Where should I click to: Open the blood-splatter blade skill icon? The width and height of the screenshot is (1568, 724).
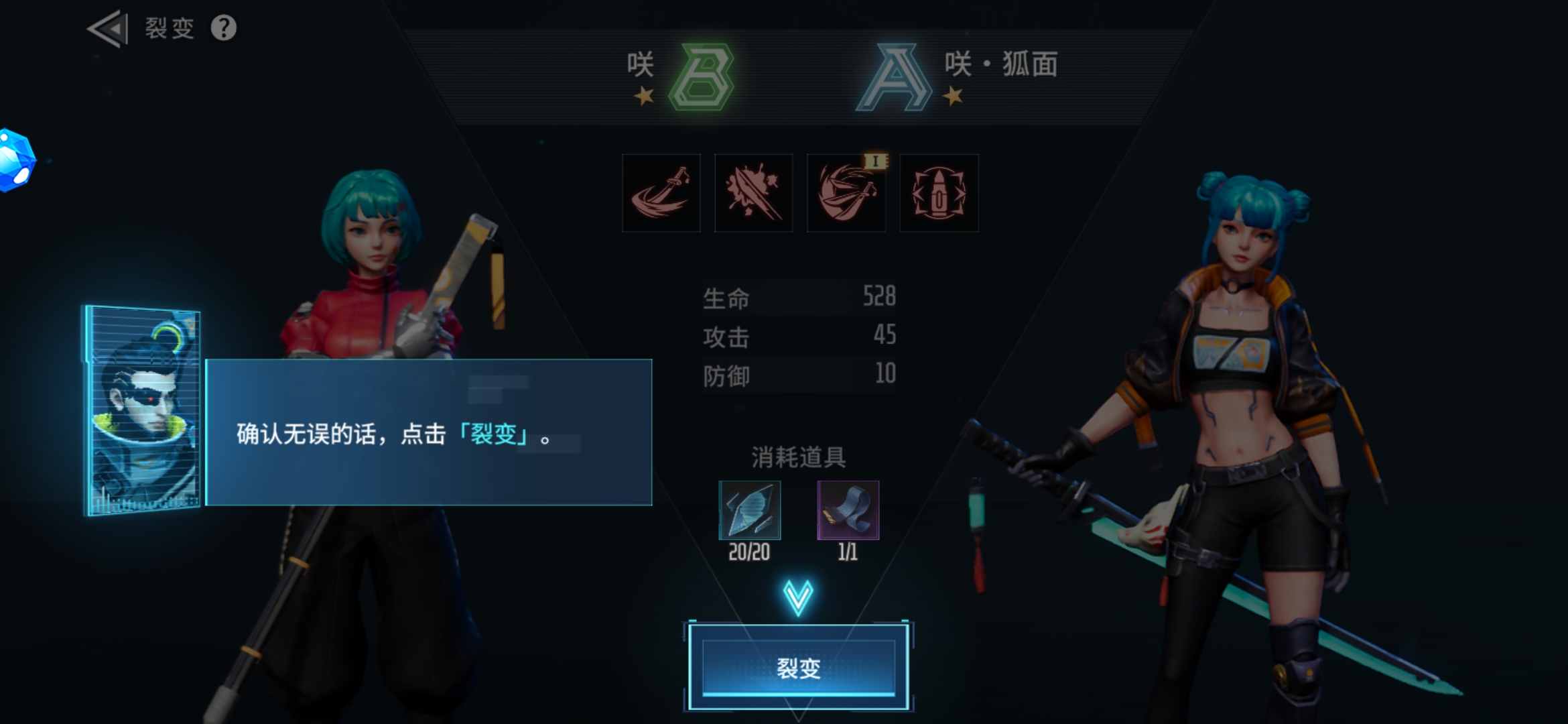pyautogui.click(x=754, y=193)
